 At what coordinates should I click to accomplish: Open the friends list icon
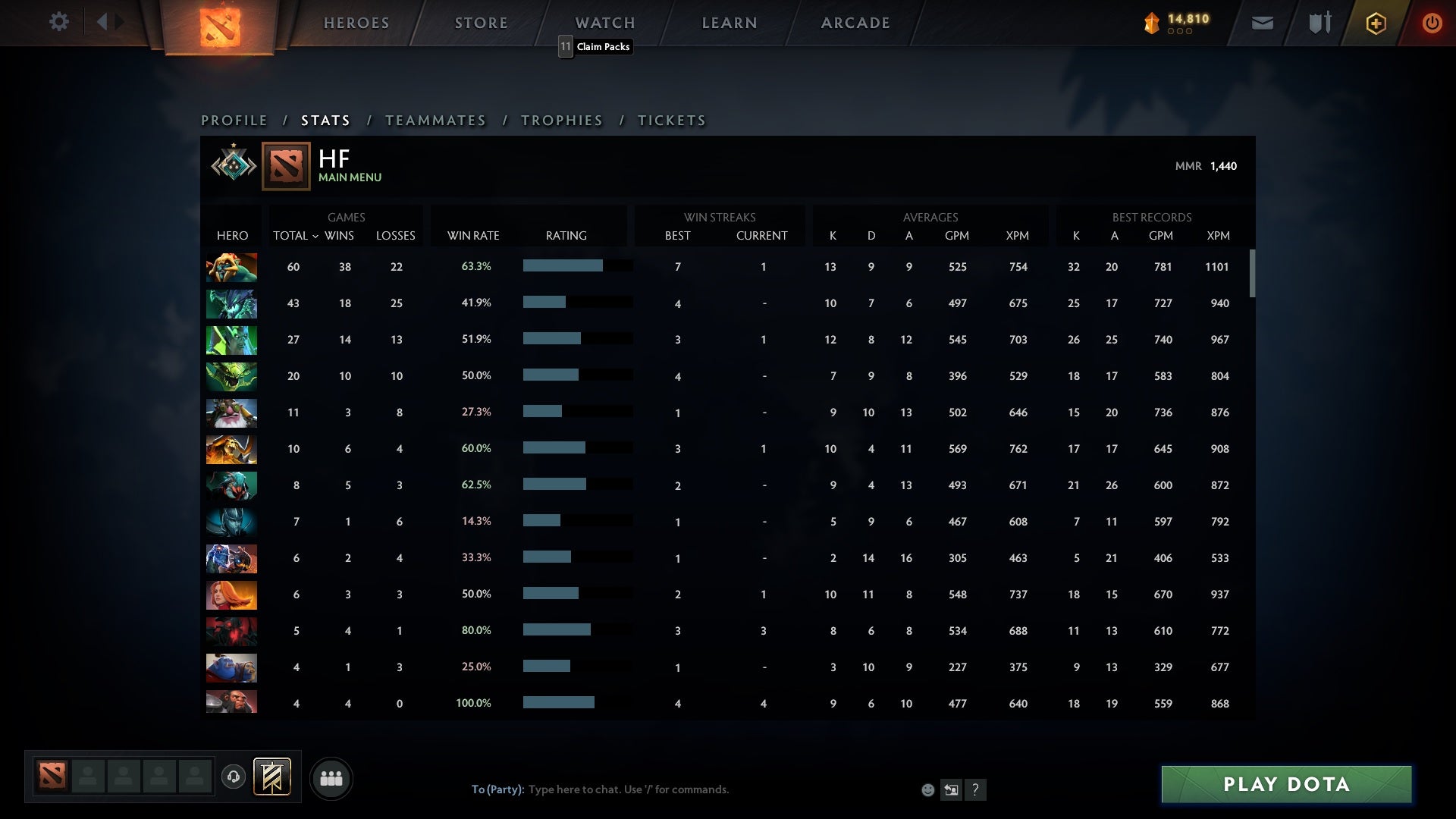tap(331, 778)
